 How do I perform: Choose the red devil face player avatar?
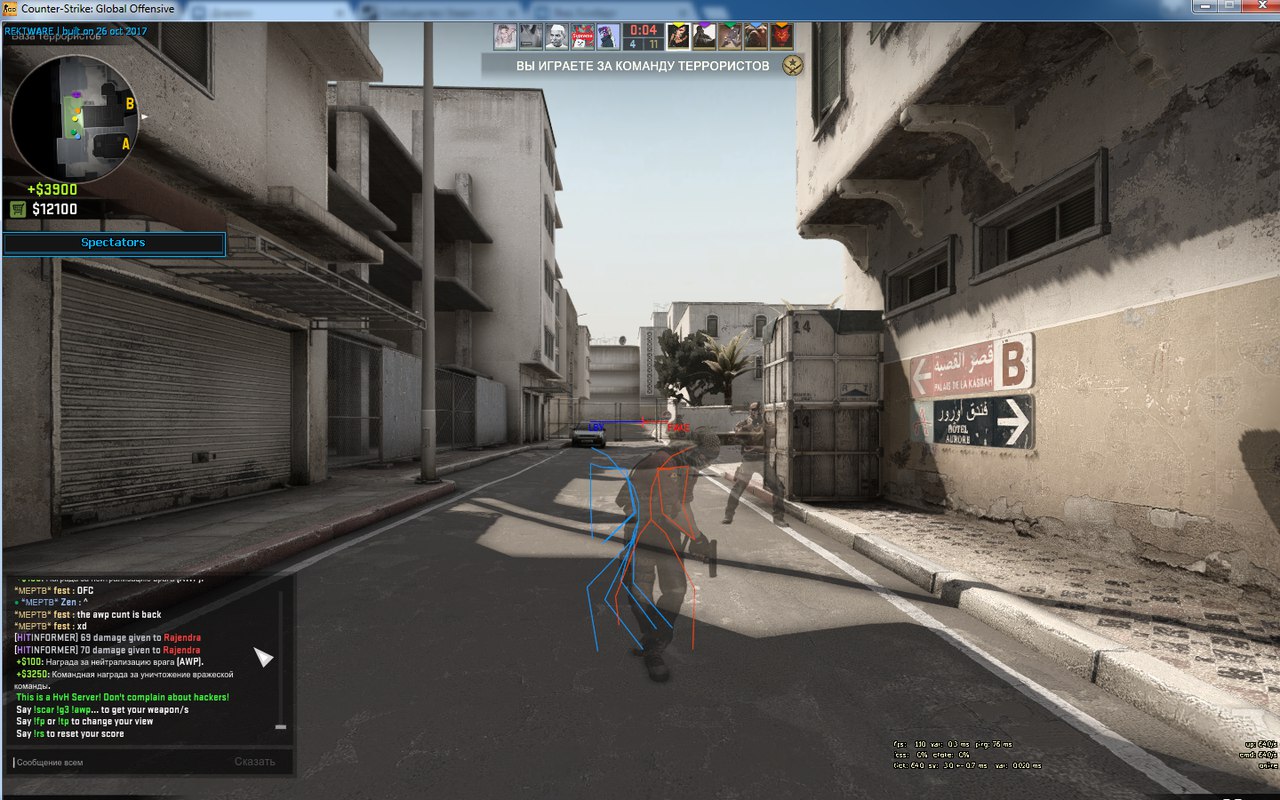781,36
